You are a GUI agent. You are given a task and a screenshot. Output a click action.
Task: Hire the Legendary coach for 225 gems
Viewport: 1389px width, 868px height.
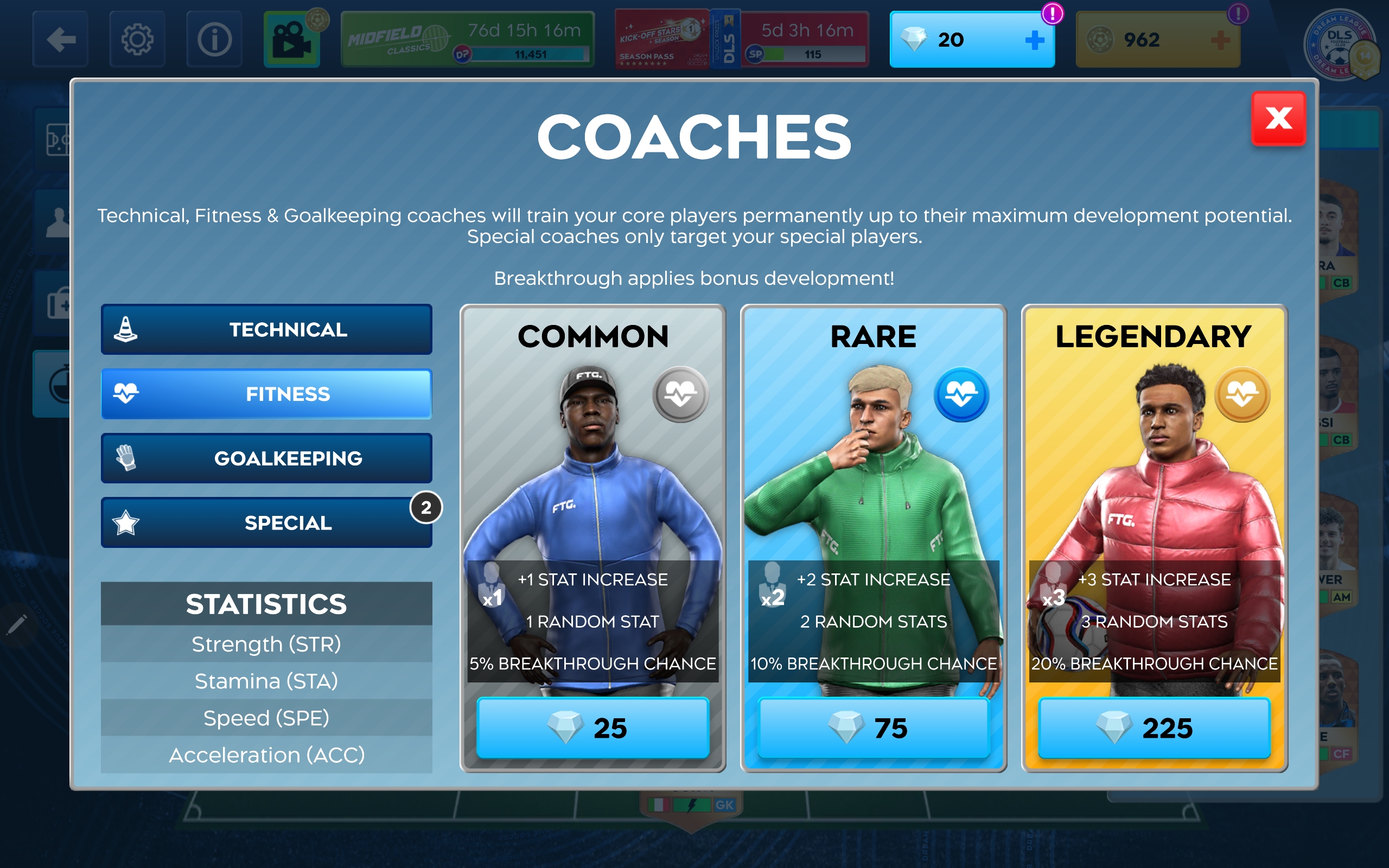click(1154, 728)
